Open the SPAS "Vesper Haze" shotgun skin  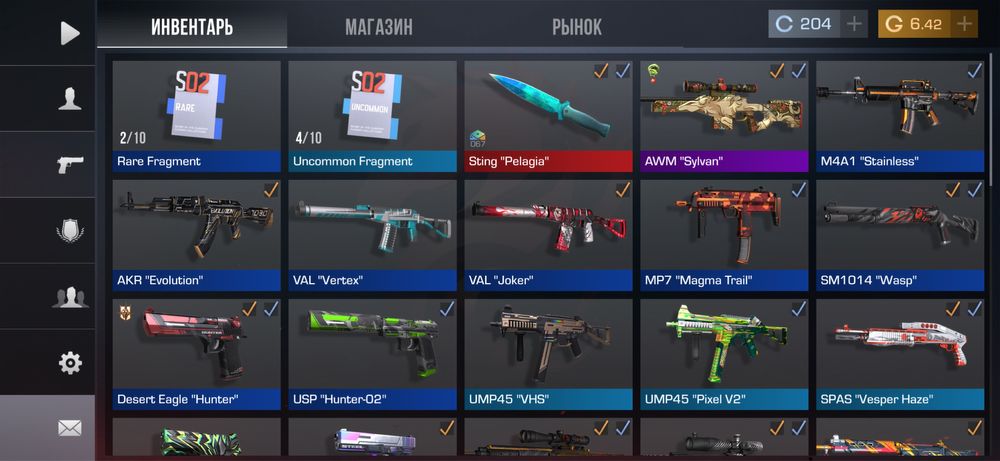[900, 353]
